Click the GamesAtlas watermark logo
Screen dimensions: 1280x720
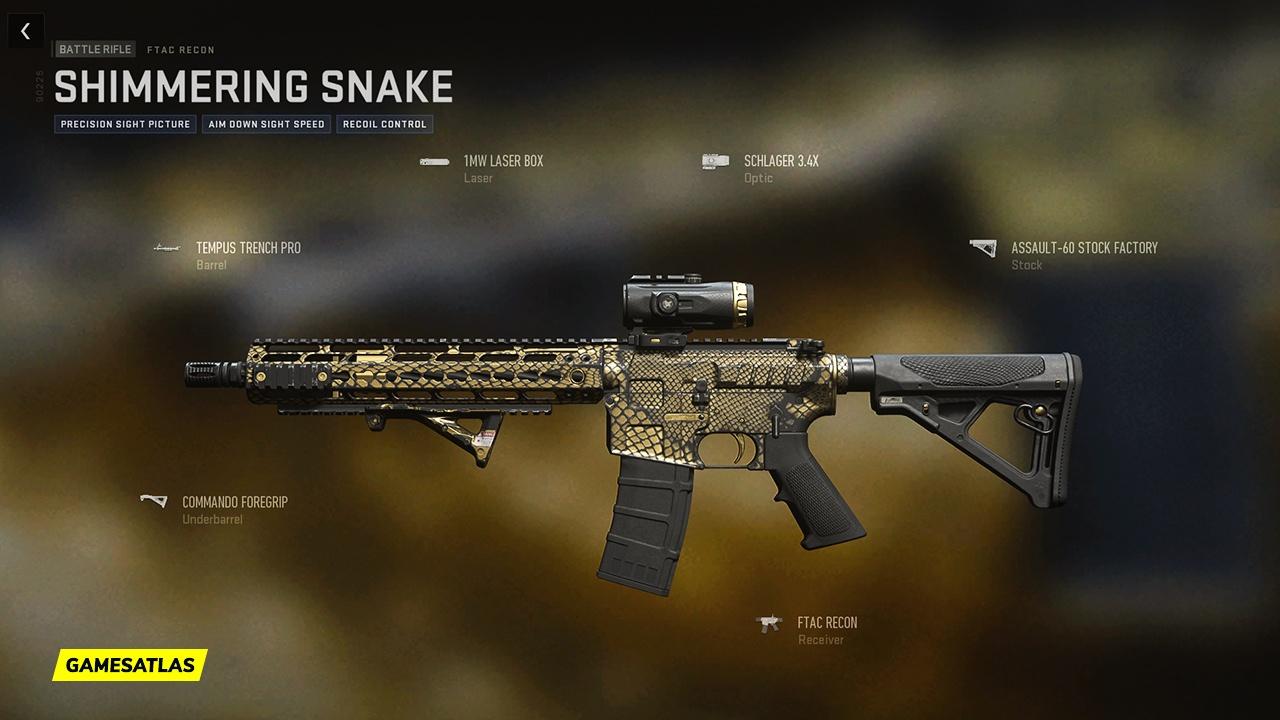130,664
